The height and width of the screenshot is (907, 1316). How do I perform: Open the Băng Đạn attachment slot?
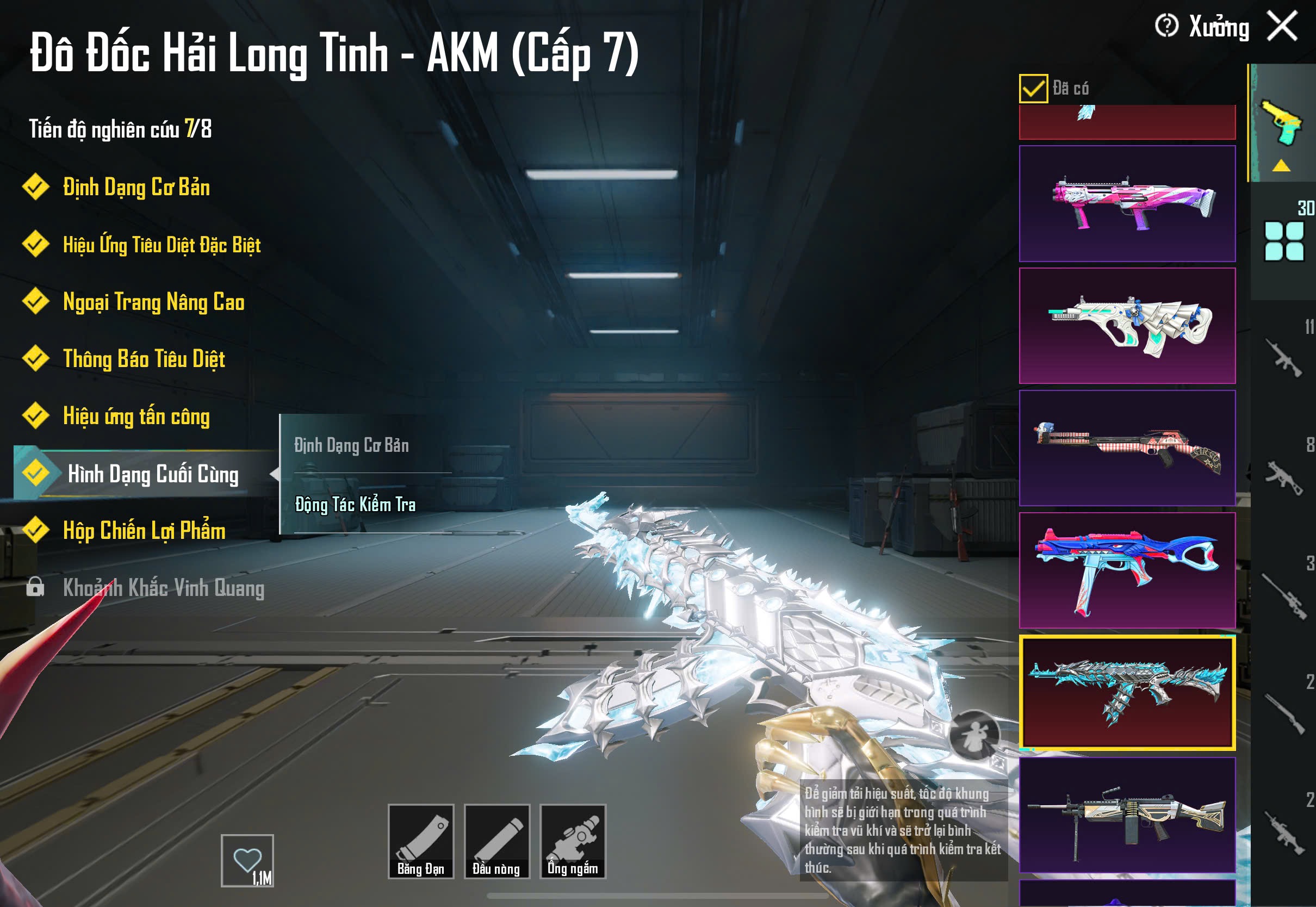(x=420, y=841)
